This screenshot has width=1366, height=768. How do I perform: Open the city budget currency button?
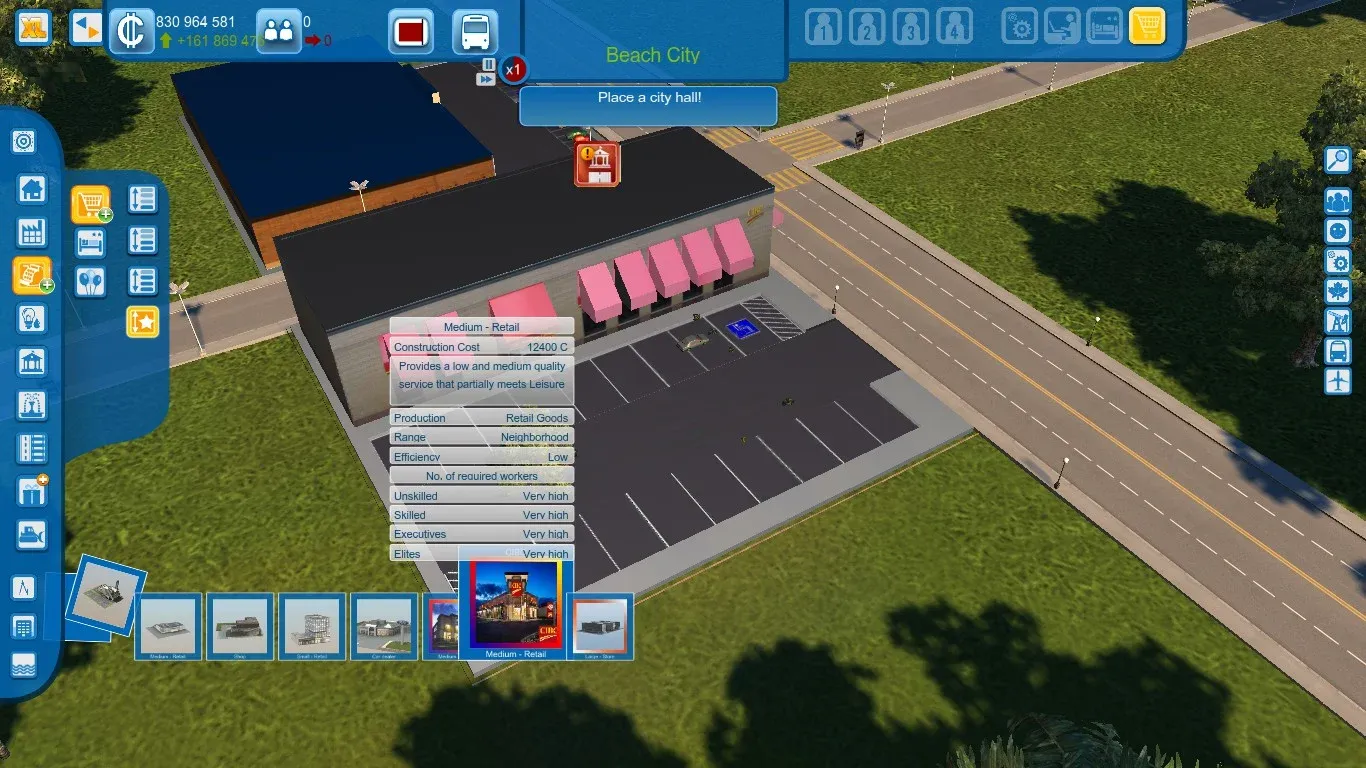130,30
